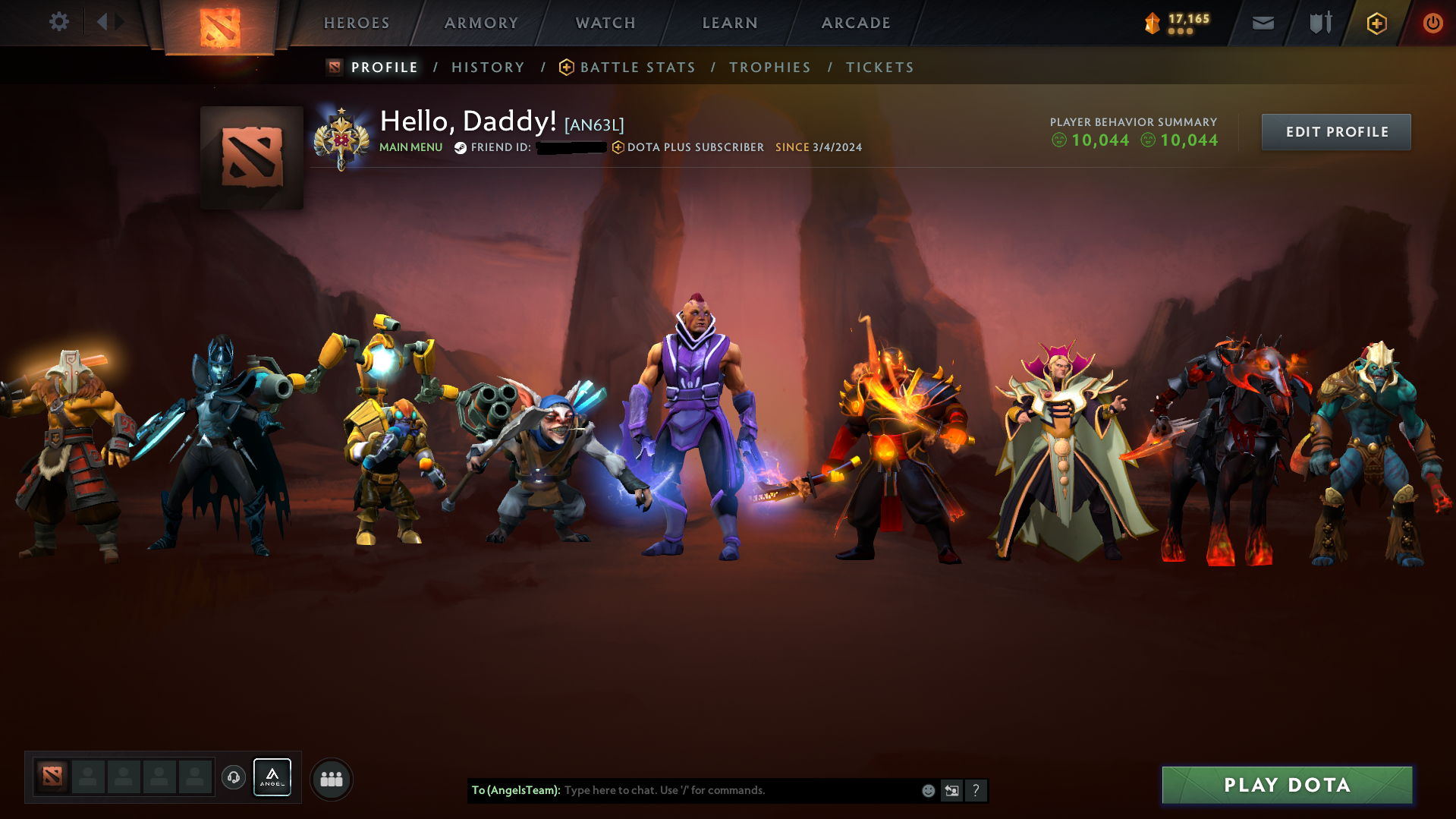Open the WATCH menu
Viewport: 1456px width, 819px height.
tap(605, 23)
